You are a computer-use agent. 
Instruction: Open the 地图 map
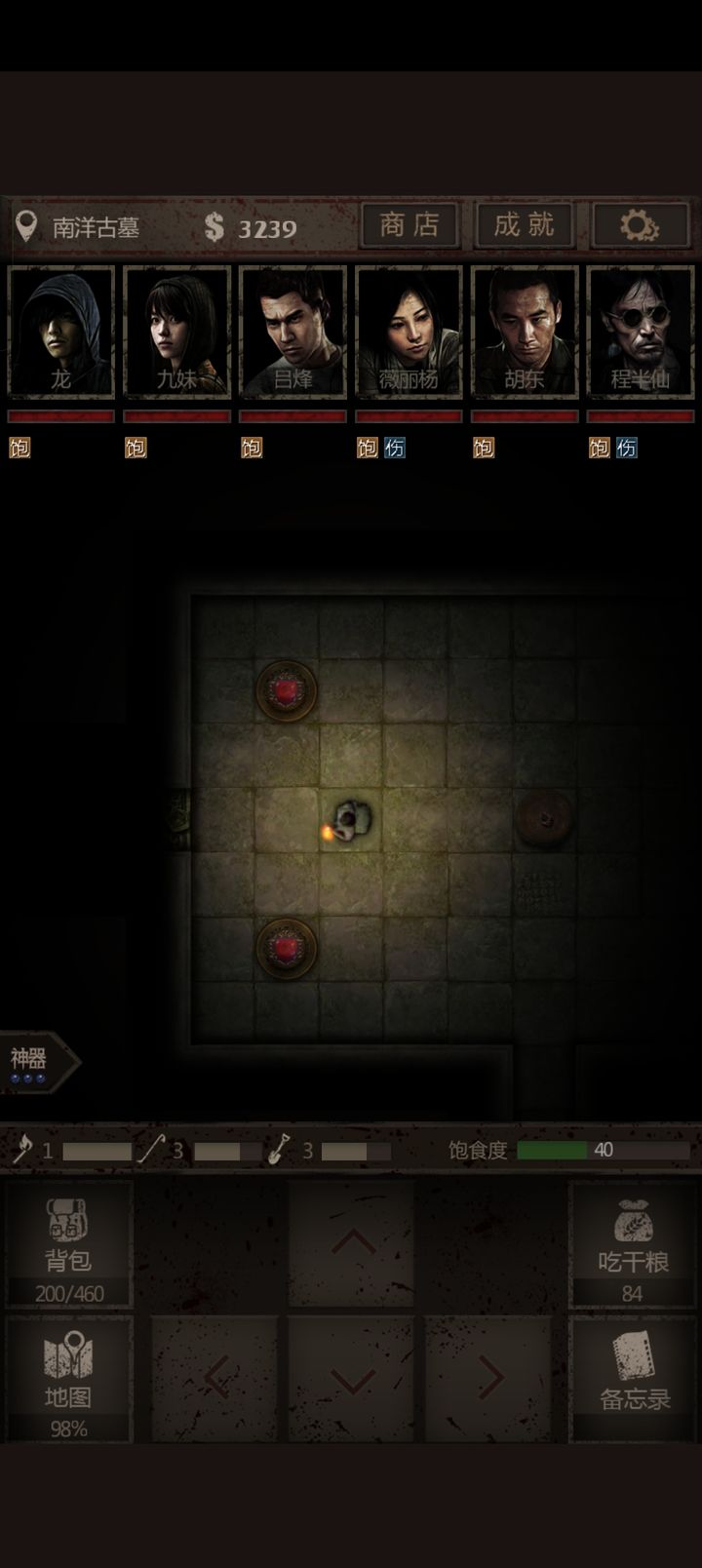coord(68,1379)
